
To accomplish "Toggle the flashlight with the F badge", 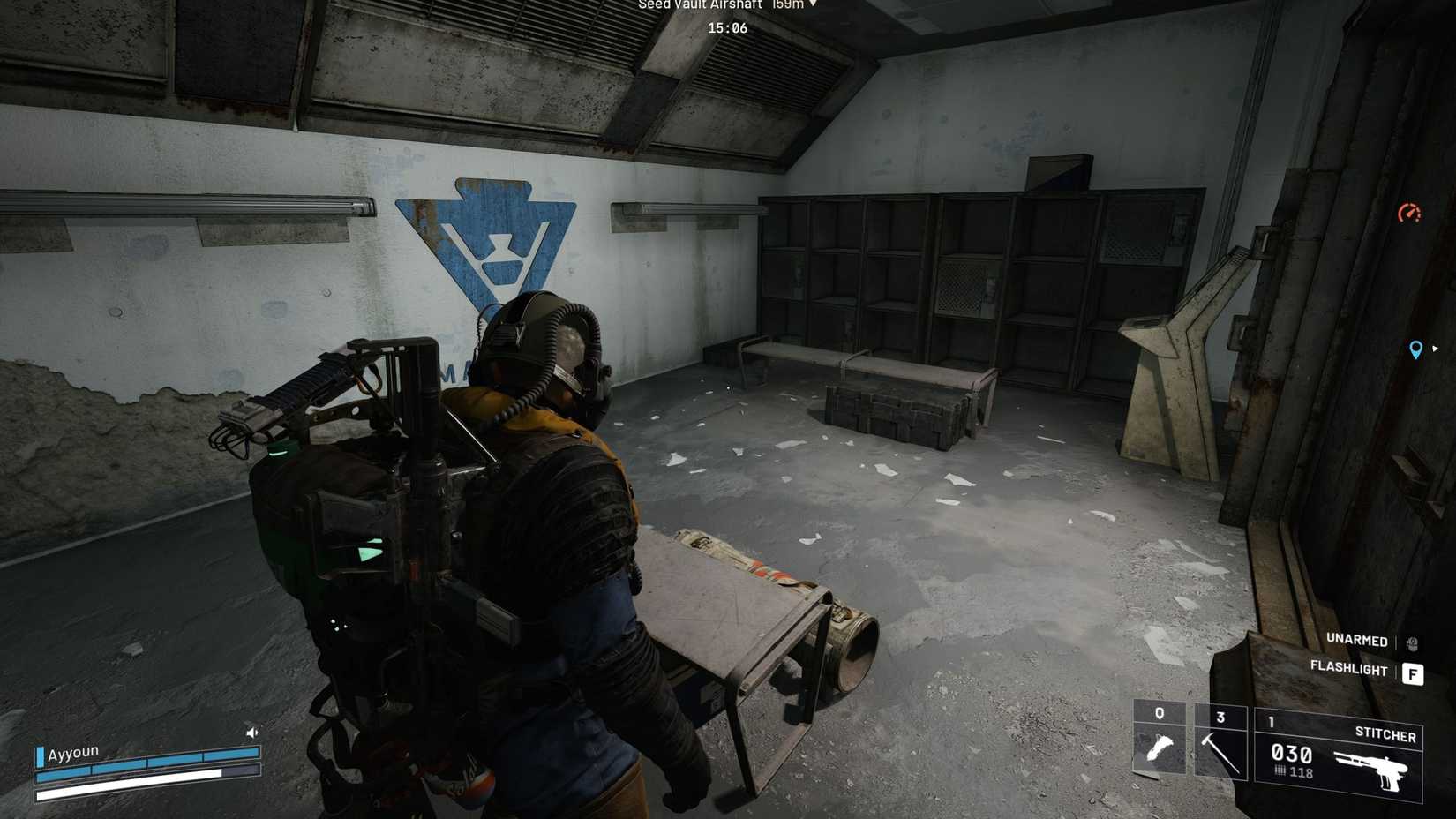I will tap(1414, 673).
